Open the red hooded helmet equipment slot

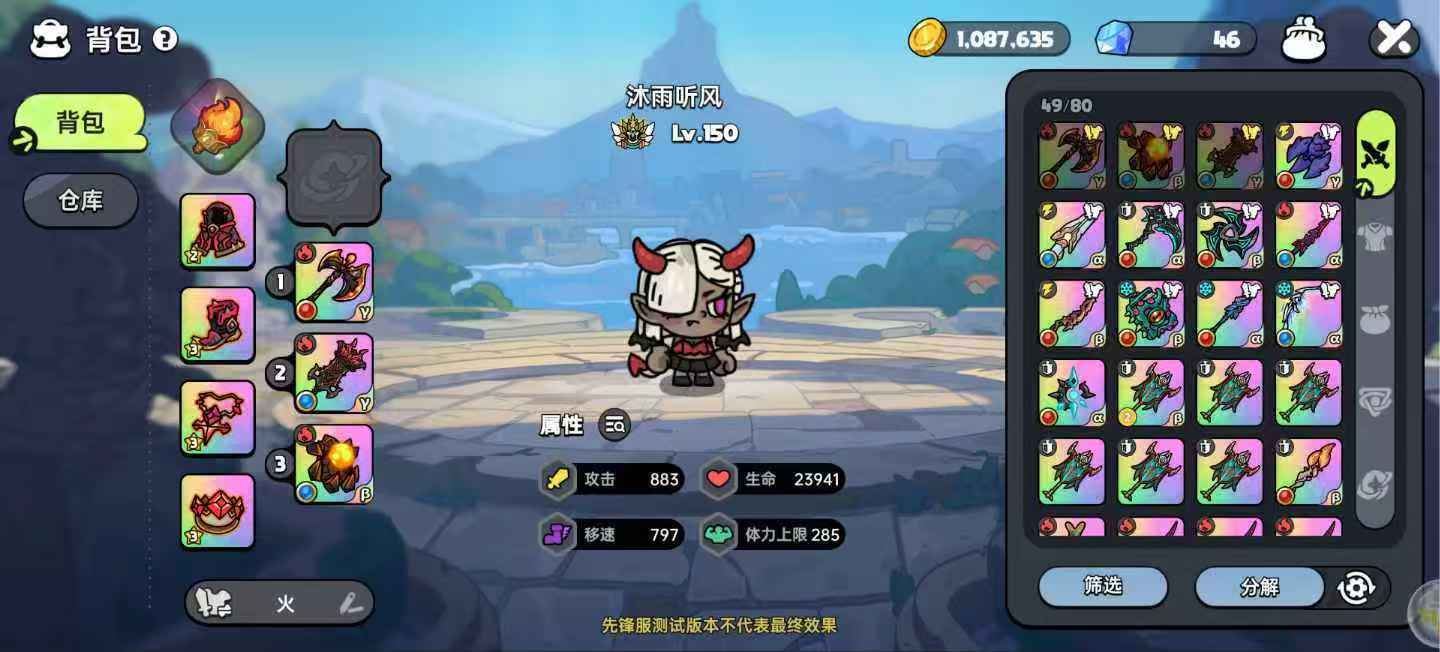click(218, 231)
